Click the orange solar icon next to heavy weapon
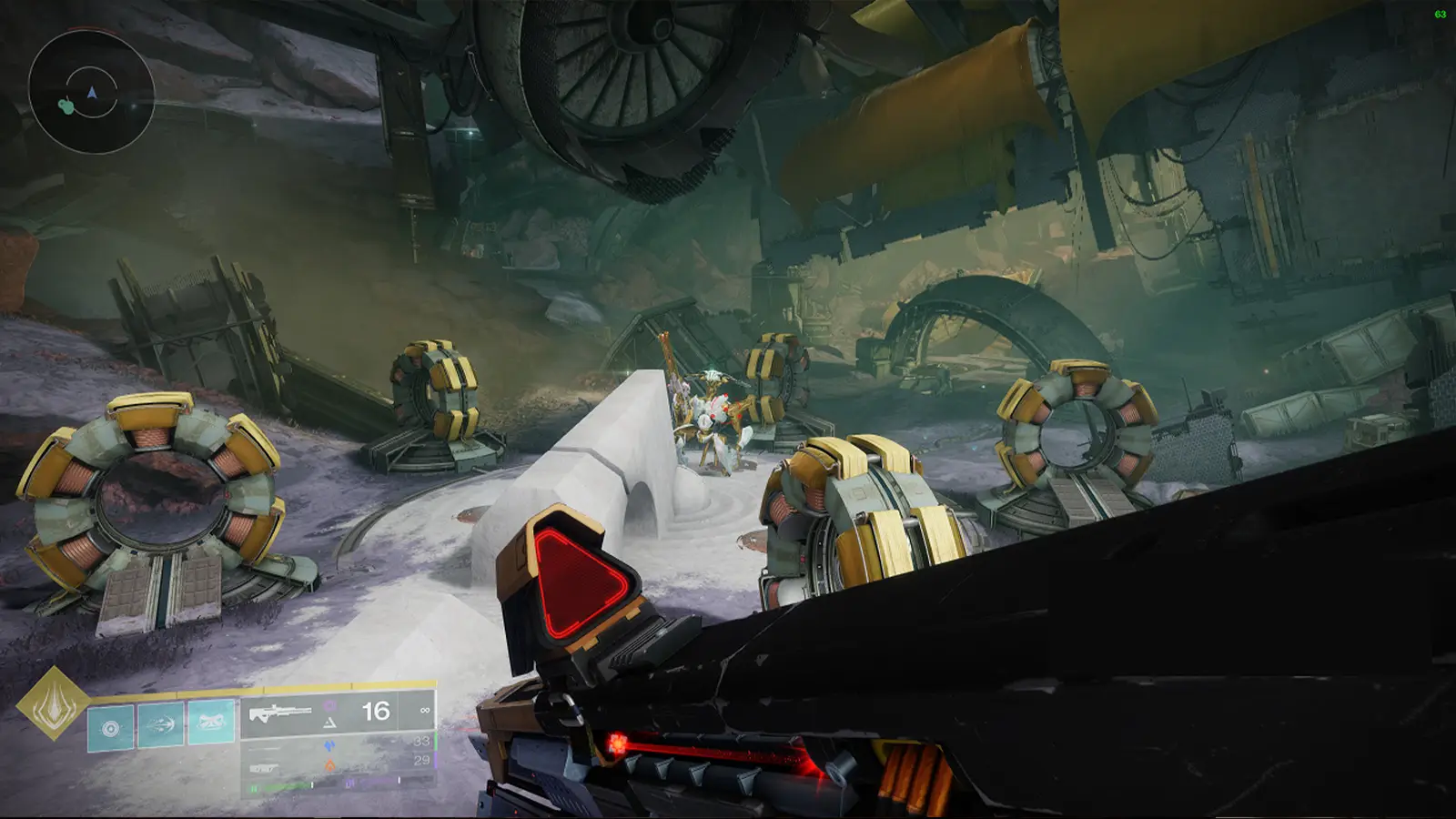This screenshot has width=1456, height=819. [x=330, y=766]
